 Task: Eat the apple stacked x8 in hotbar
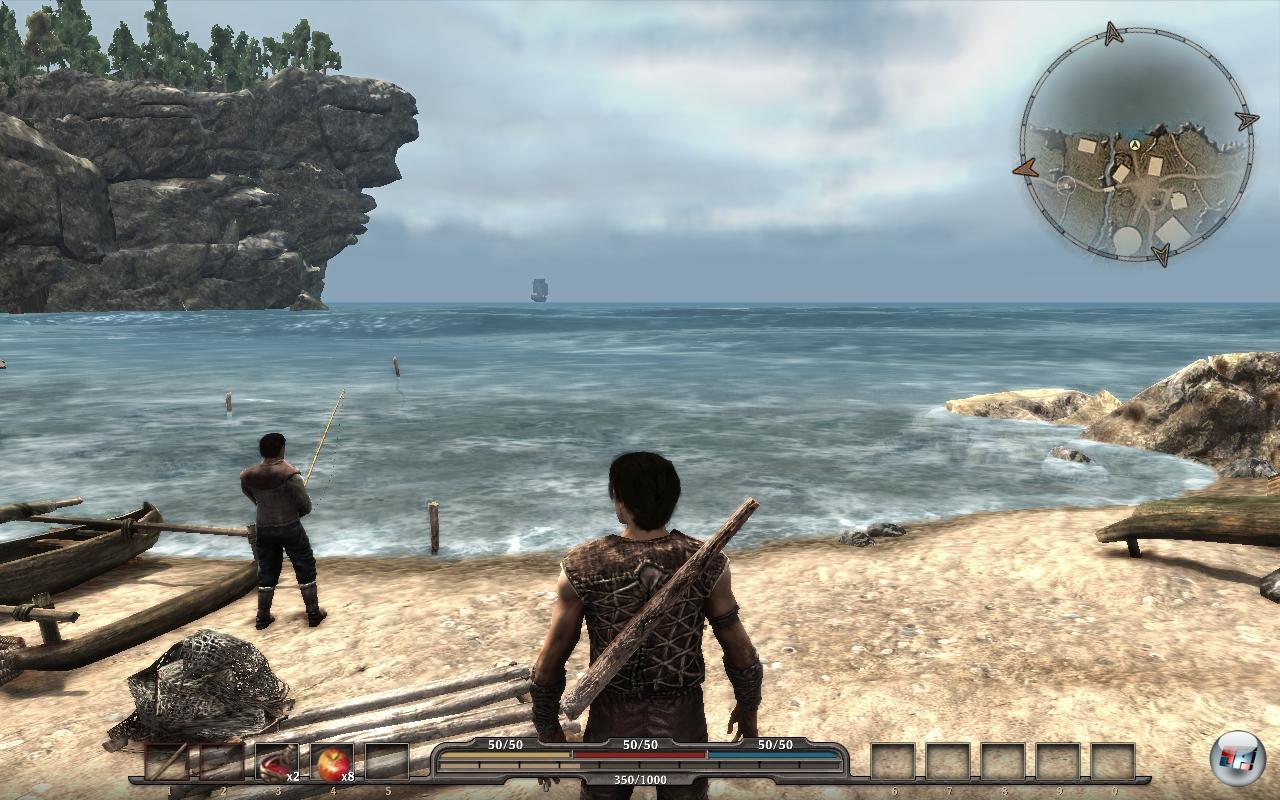pos(331,763)
